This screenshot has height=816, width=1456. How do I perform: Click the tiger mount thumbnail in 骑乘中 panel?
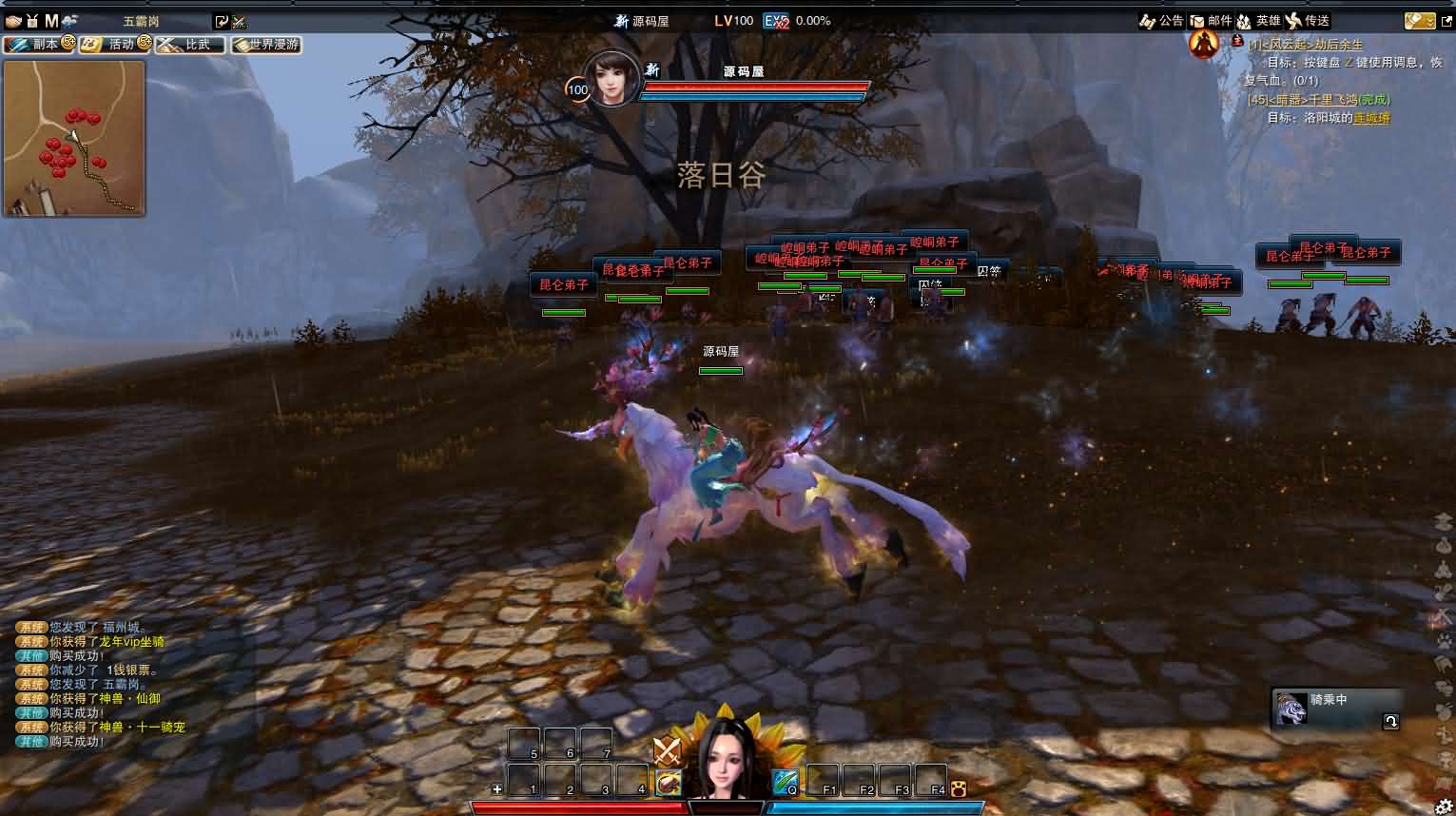tap(1291, 709)
